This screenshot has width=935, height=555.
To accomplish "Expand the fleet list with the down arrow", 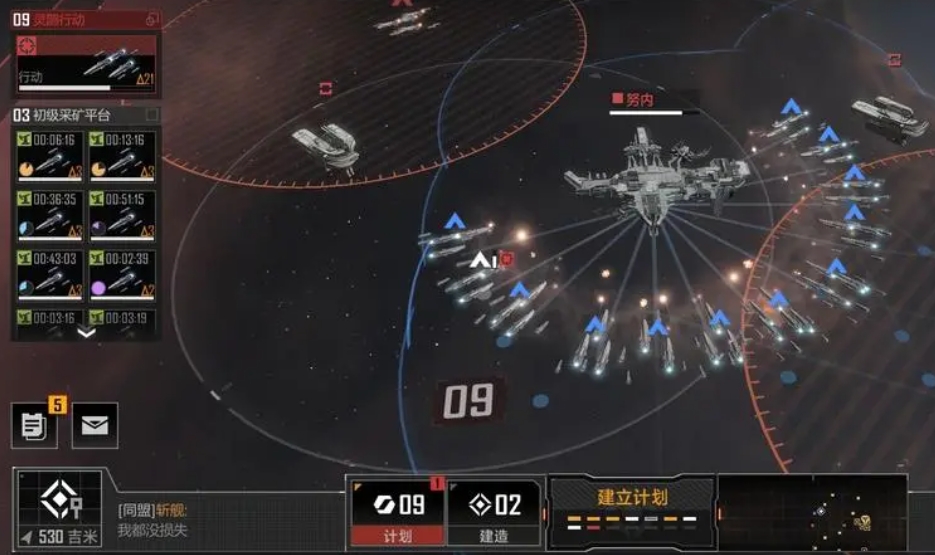I will coord(86,333).
